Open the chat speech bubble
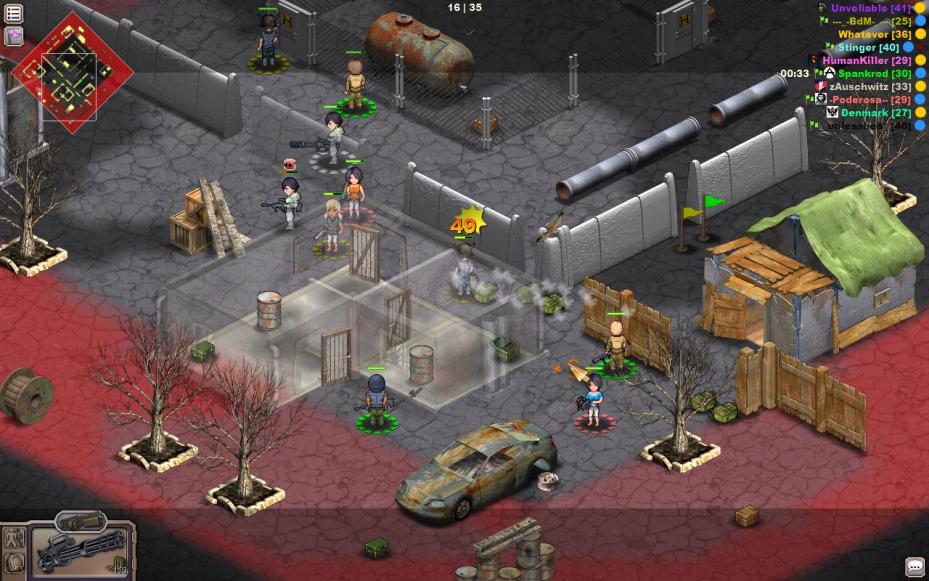 914,567
